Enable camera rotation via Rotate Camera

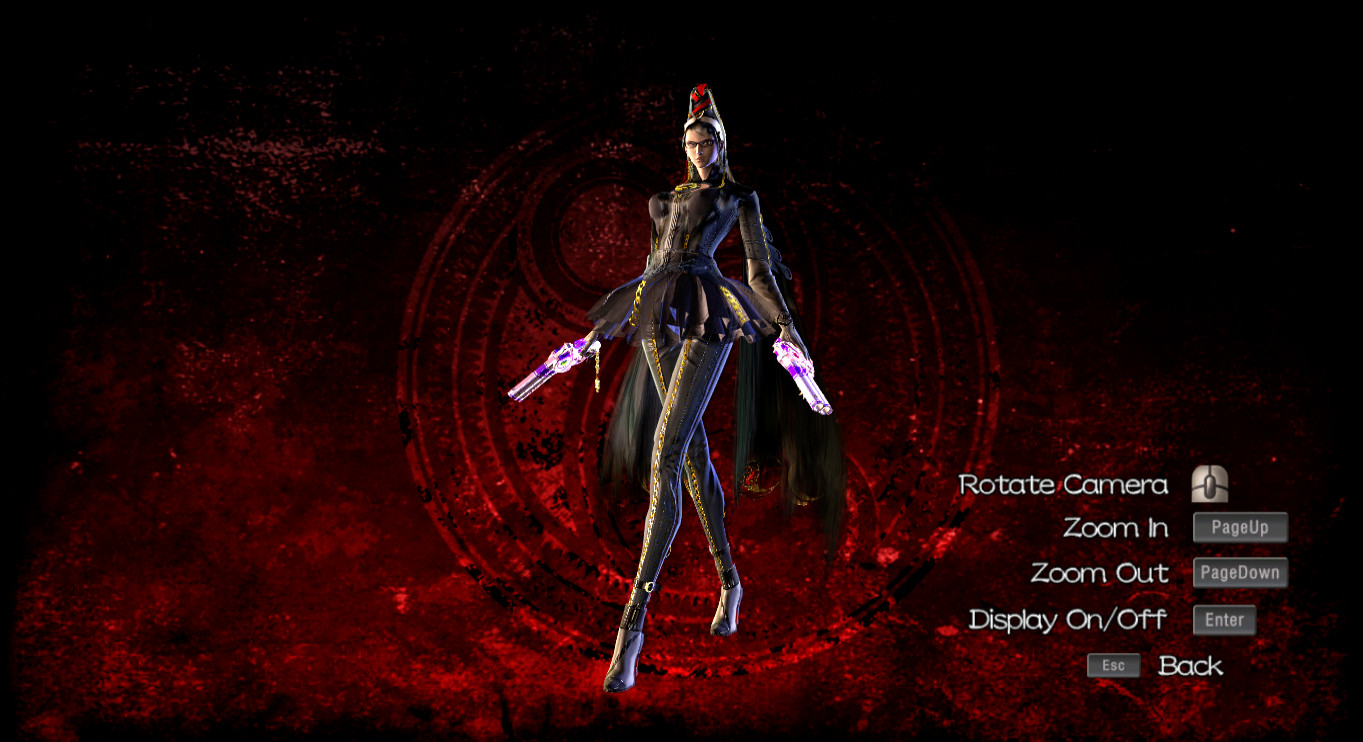click(1063, 485)
